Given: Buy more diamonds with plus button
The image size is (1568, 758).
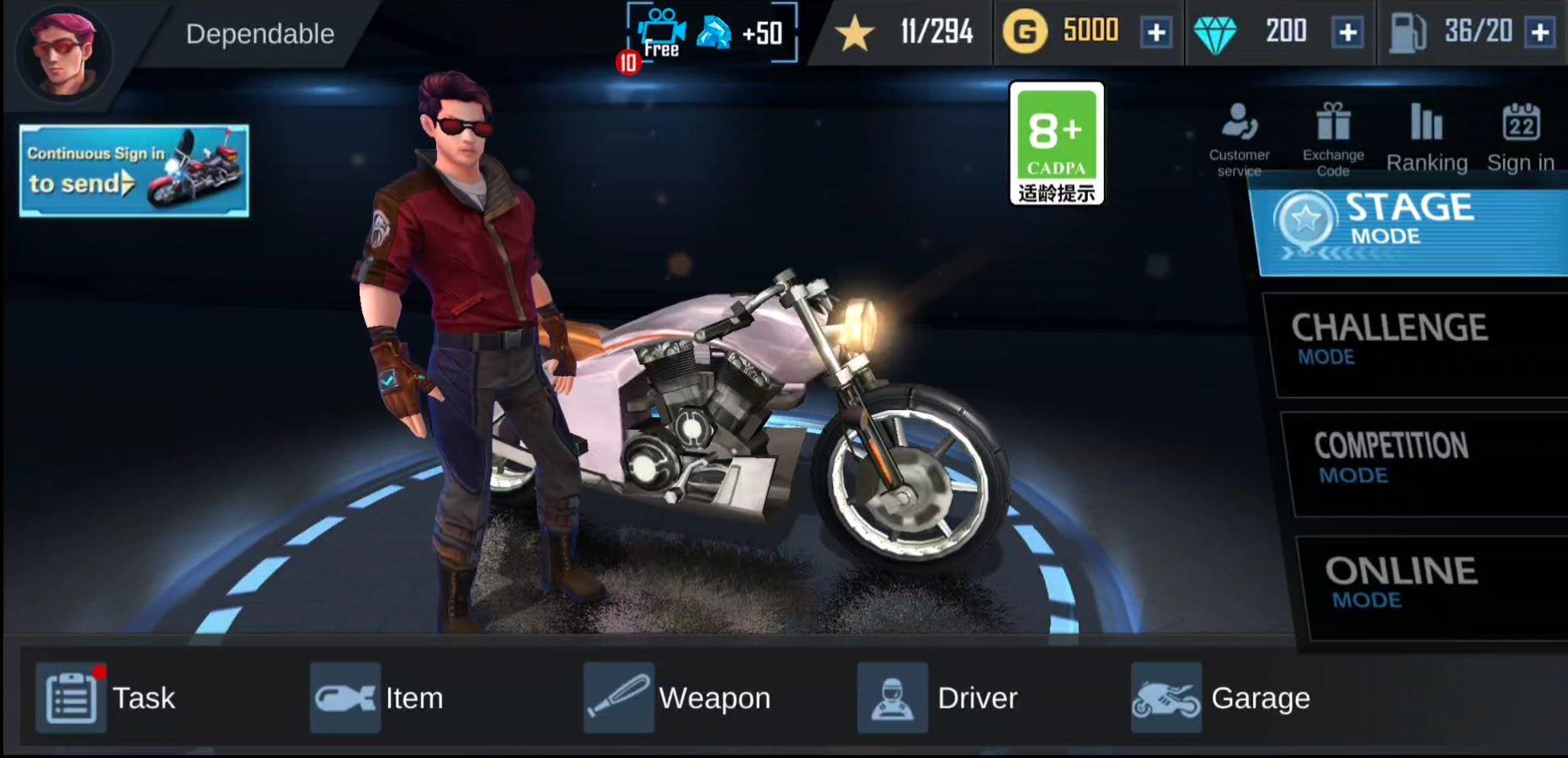Looking at the screenshot, I should pos(1348,34).
